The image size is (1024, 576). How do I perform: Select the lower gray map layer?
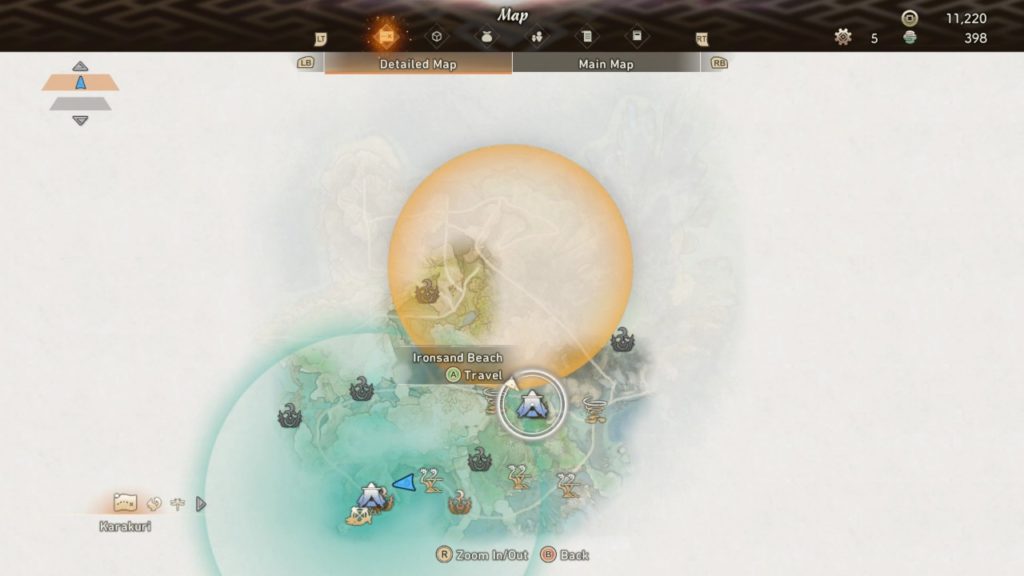(x=80, y=104)
